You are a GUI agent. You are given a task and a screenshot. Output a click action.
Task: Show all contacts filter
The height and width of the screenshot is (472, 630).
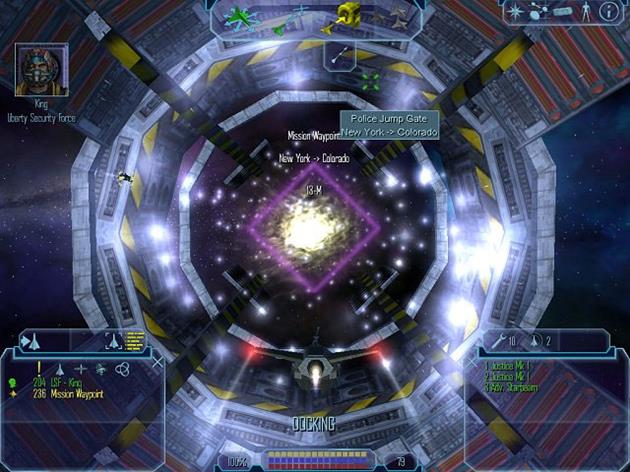[121, 369]
